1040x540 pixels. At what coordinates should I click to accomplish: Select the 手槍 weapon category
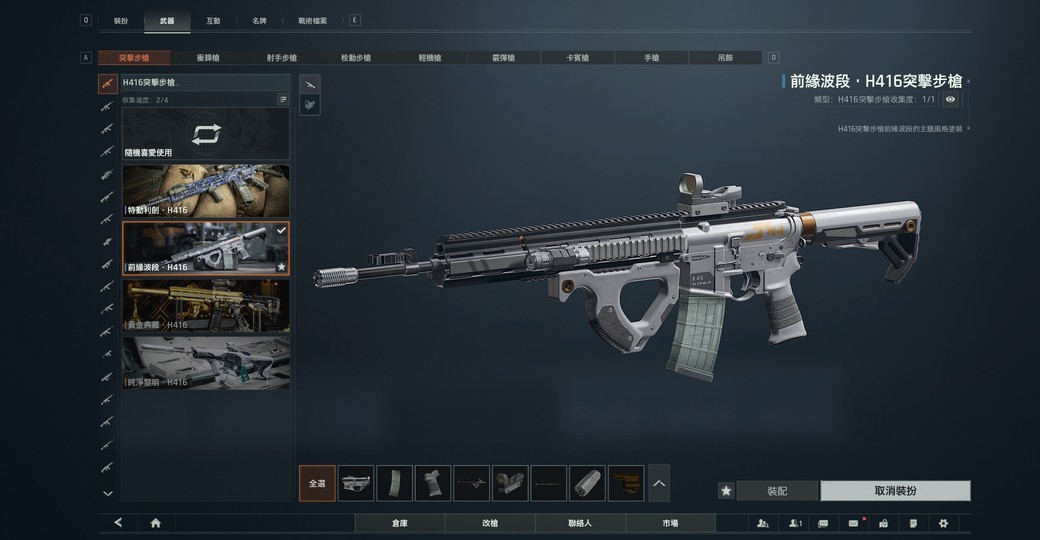pyautogui.click(x=651, y=58)
